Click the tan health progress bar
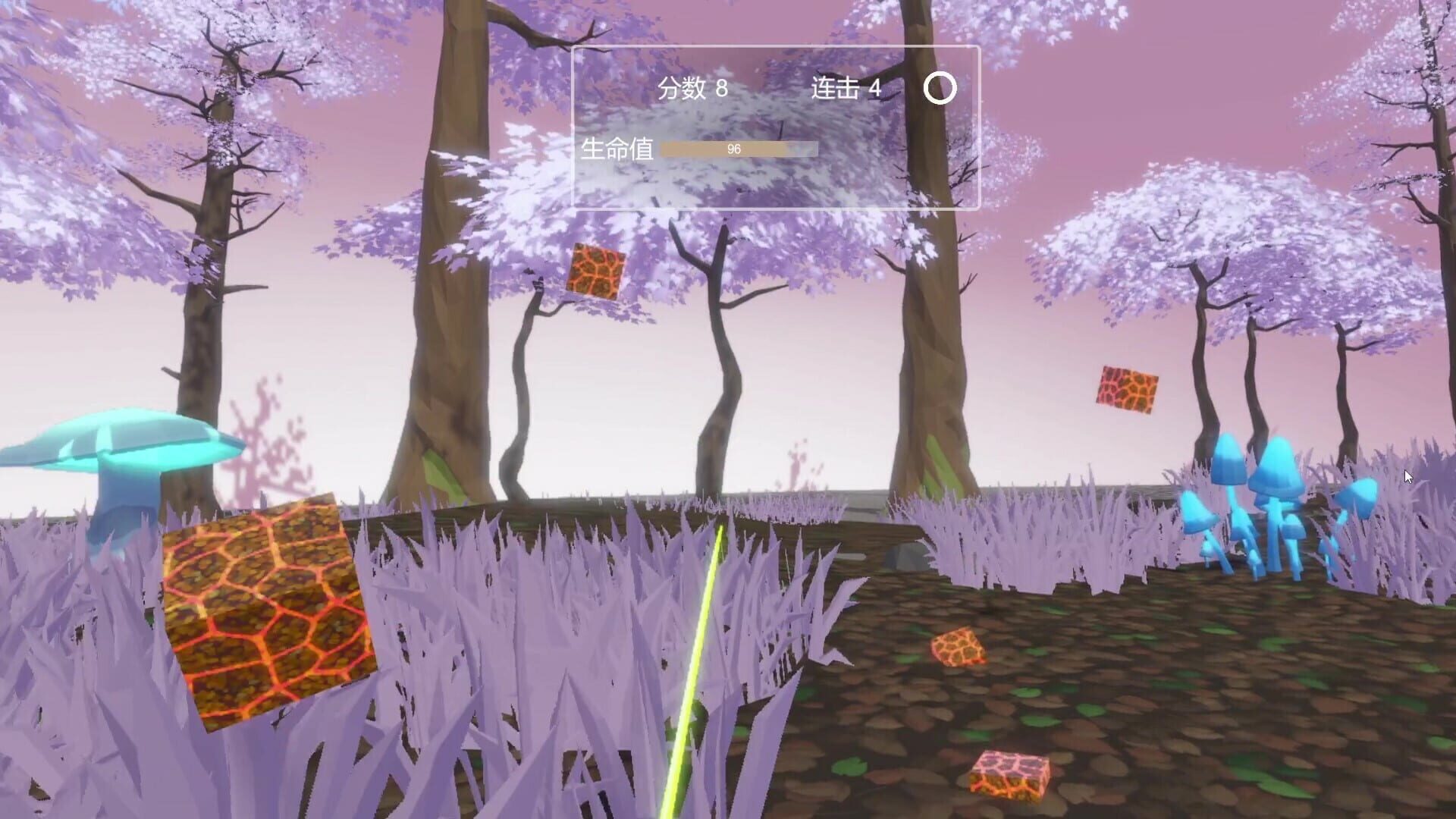The image size is (1456, 819). point(739,149)
